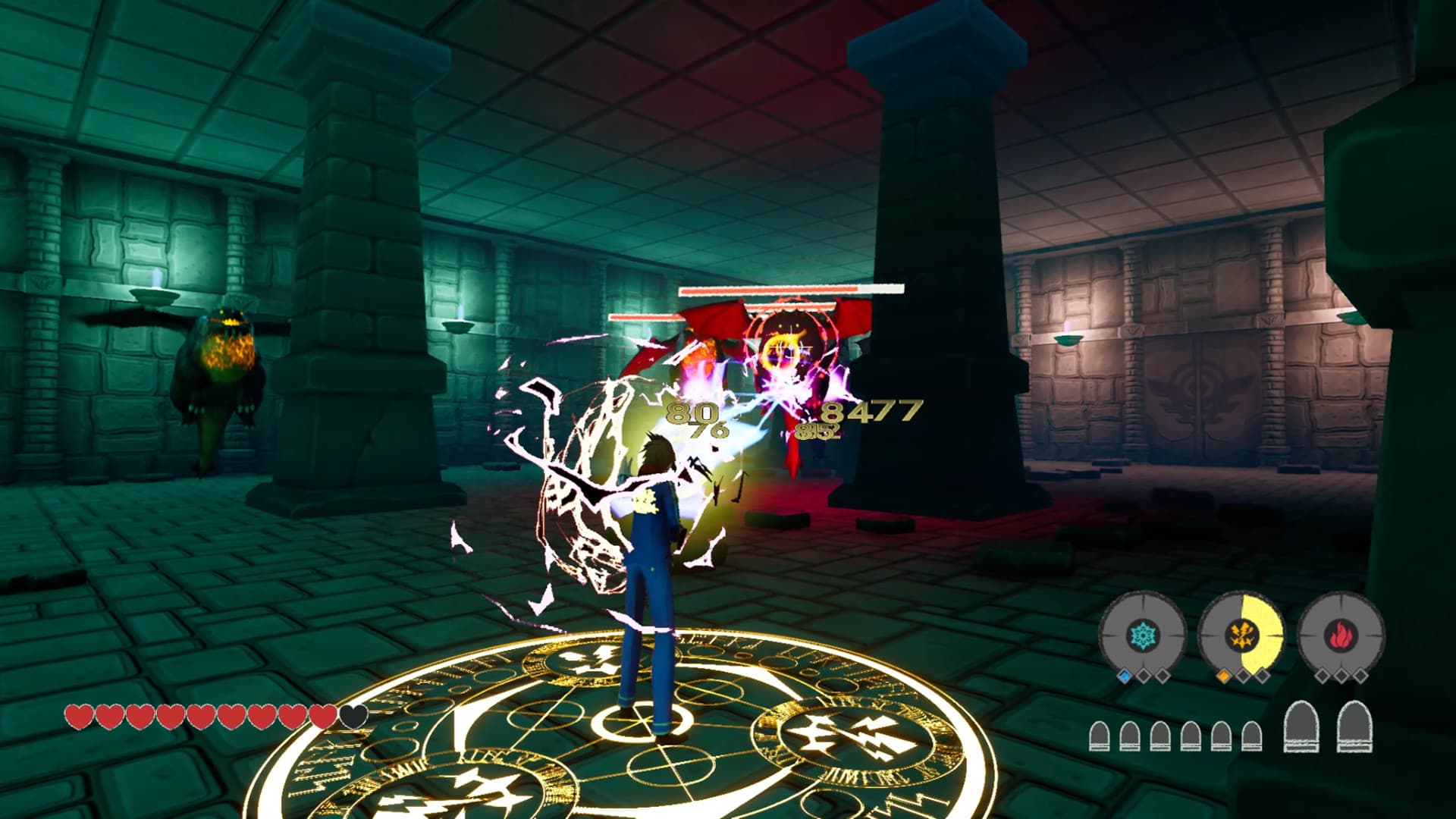Select the fire spell wheel
Viewport: 1456px width, 819px height.
click(x=1341, y=635)
